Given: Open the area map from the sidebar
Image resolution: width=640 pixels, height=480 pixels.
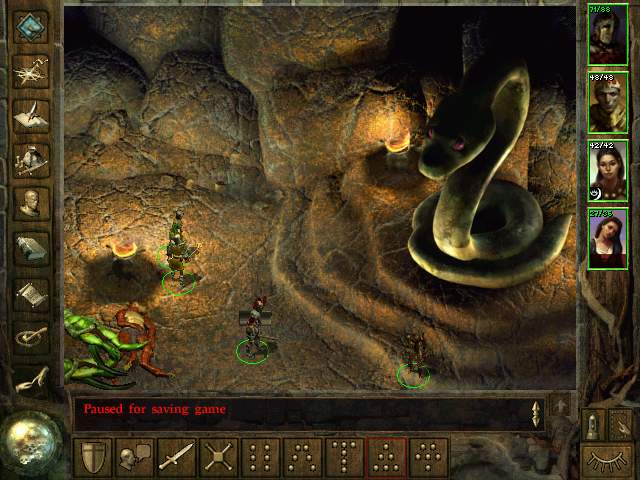Looking at the screenshot, I should point(31,70).
